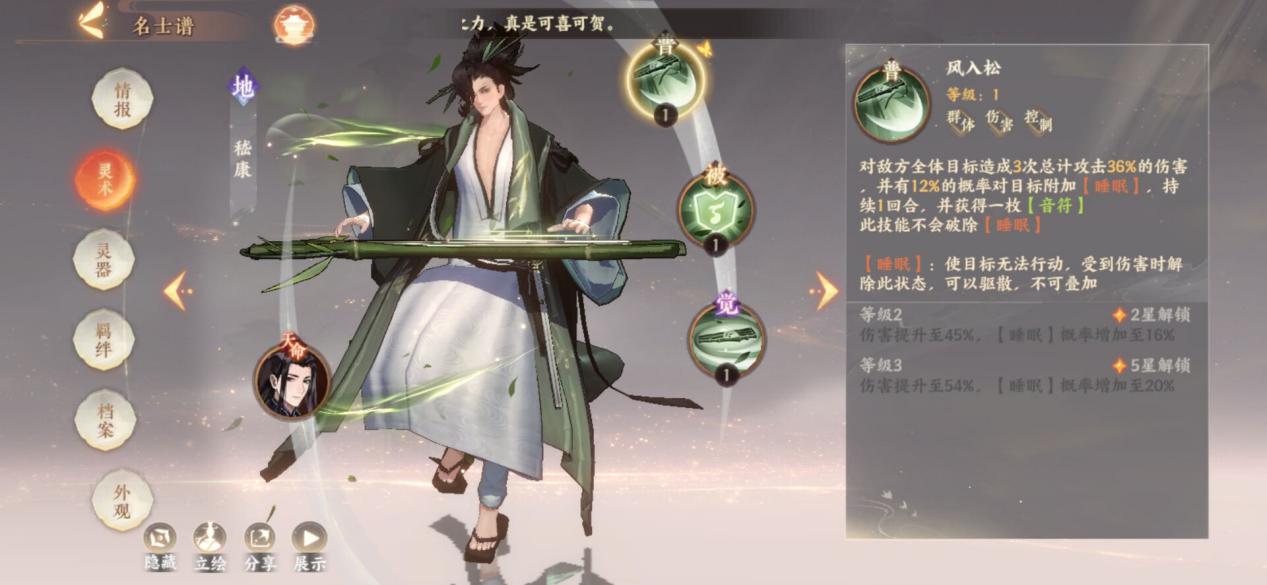Open the 外观 appearance tab
This screenshot has height=585, width=1267.
(x=122, y=499)
